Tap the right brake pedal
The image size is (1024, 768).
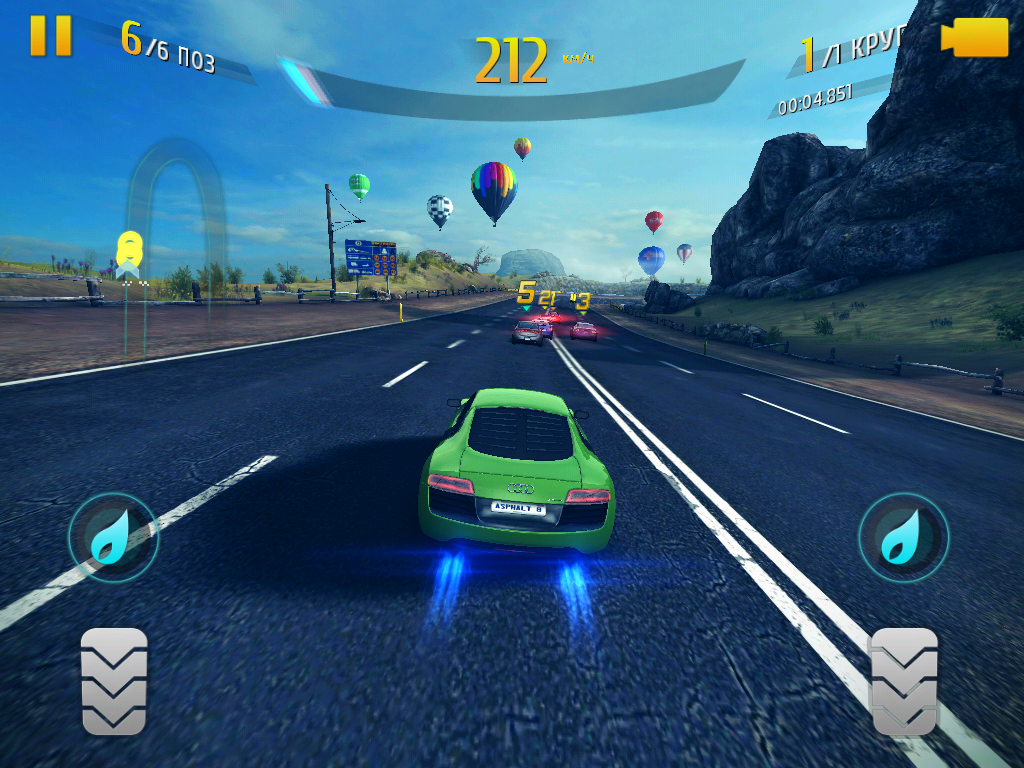(904, 682)
